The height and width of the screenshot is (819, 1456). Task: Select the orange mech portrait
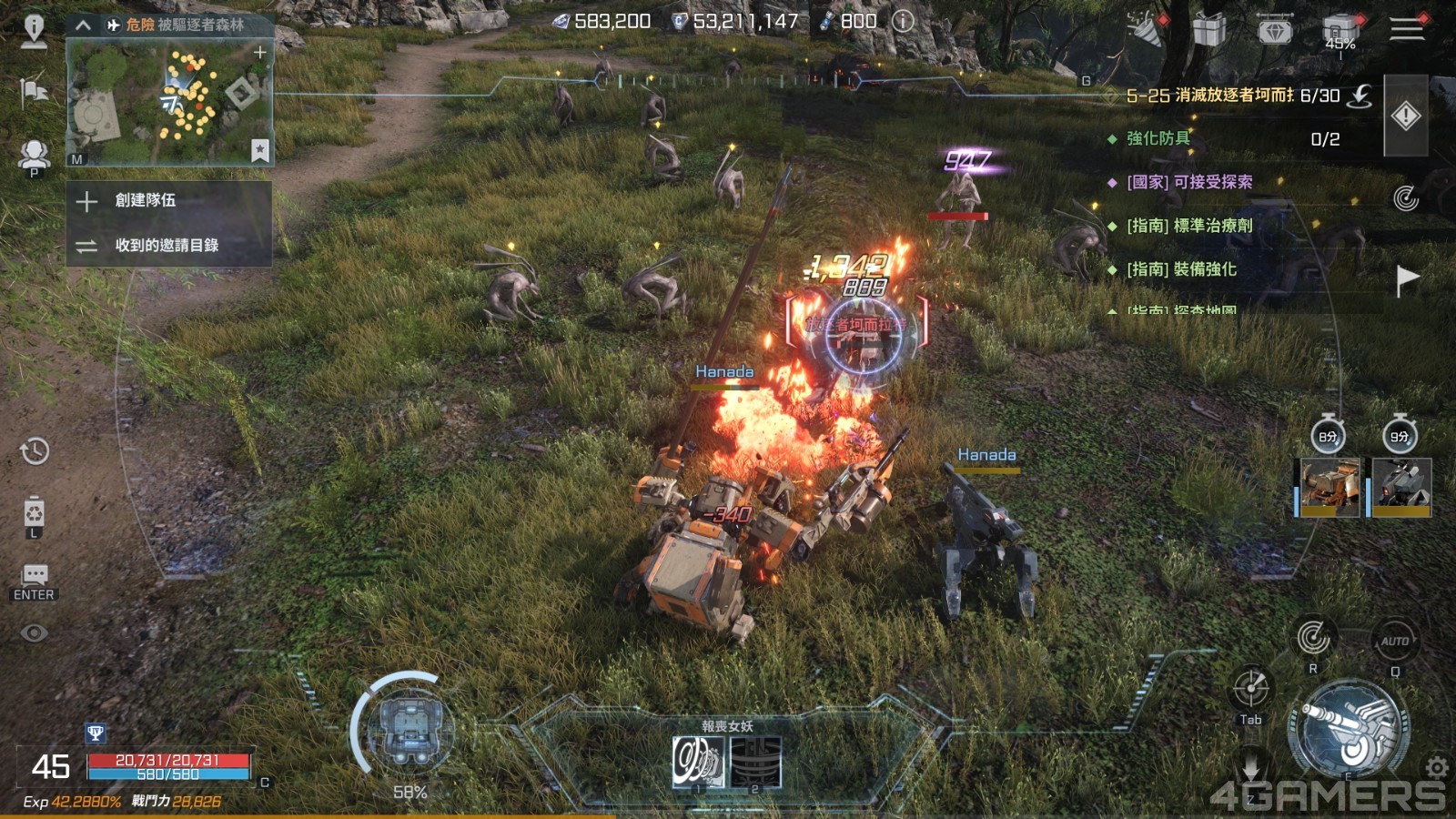click(1330, 487)
